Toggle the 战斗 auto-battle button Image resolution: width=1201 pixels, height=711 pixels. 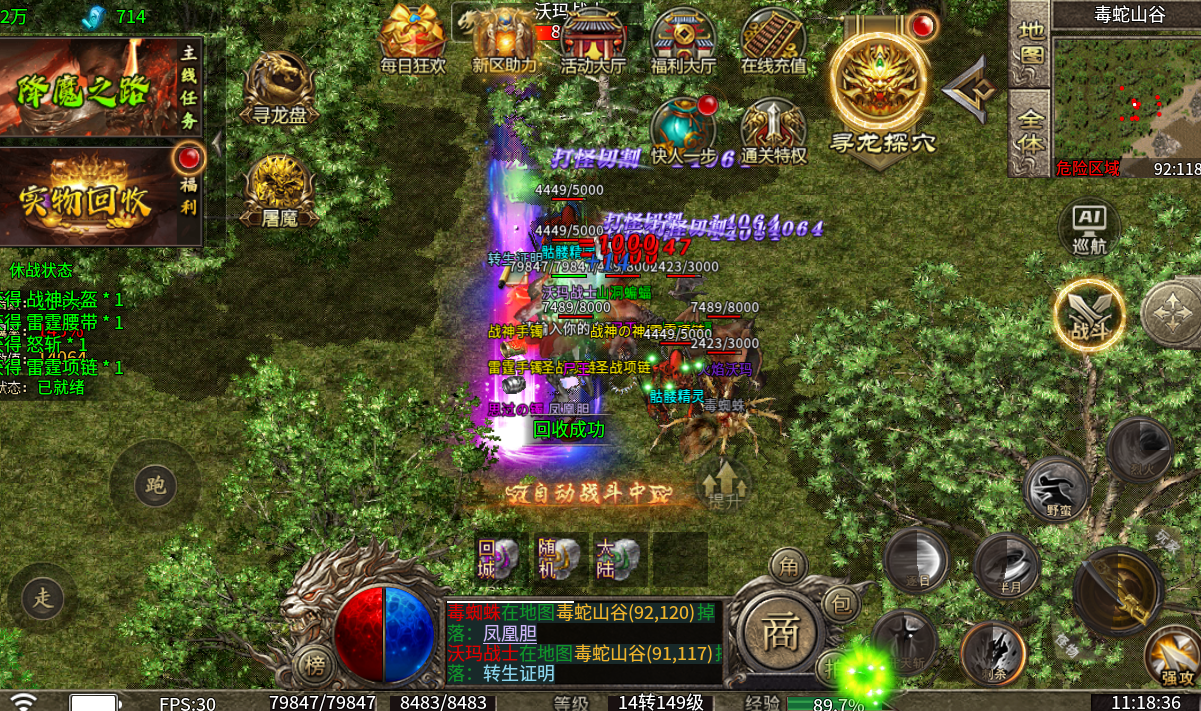[1089, 318]
